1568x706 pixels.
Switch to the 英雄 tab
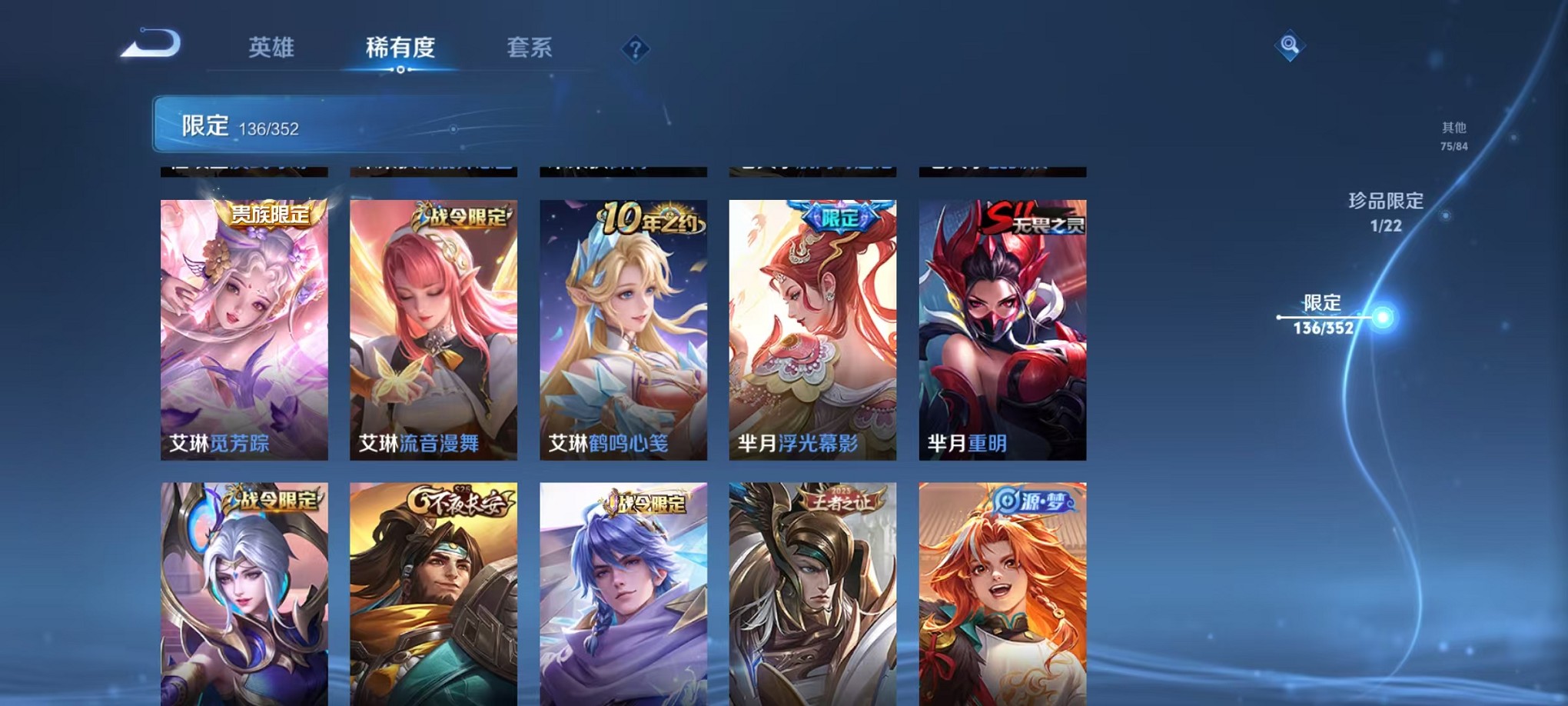click(x=274, y=48)
